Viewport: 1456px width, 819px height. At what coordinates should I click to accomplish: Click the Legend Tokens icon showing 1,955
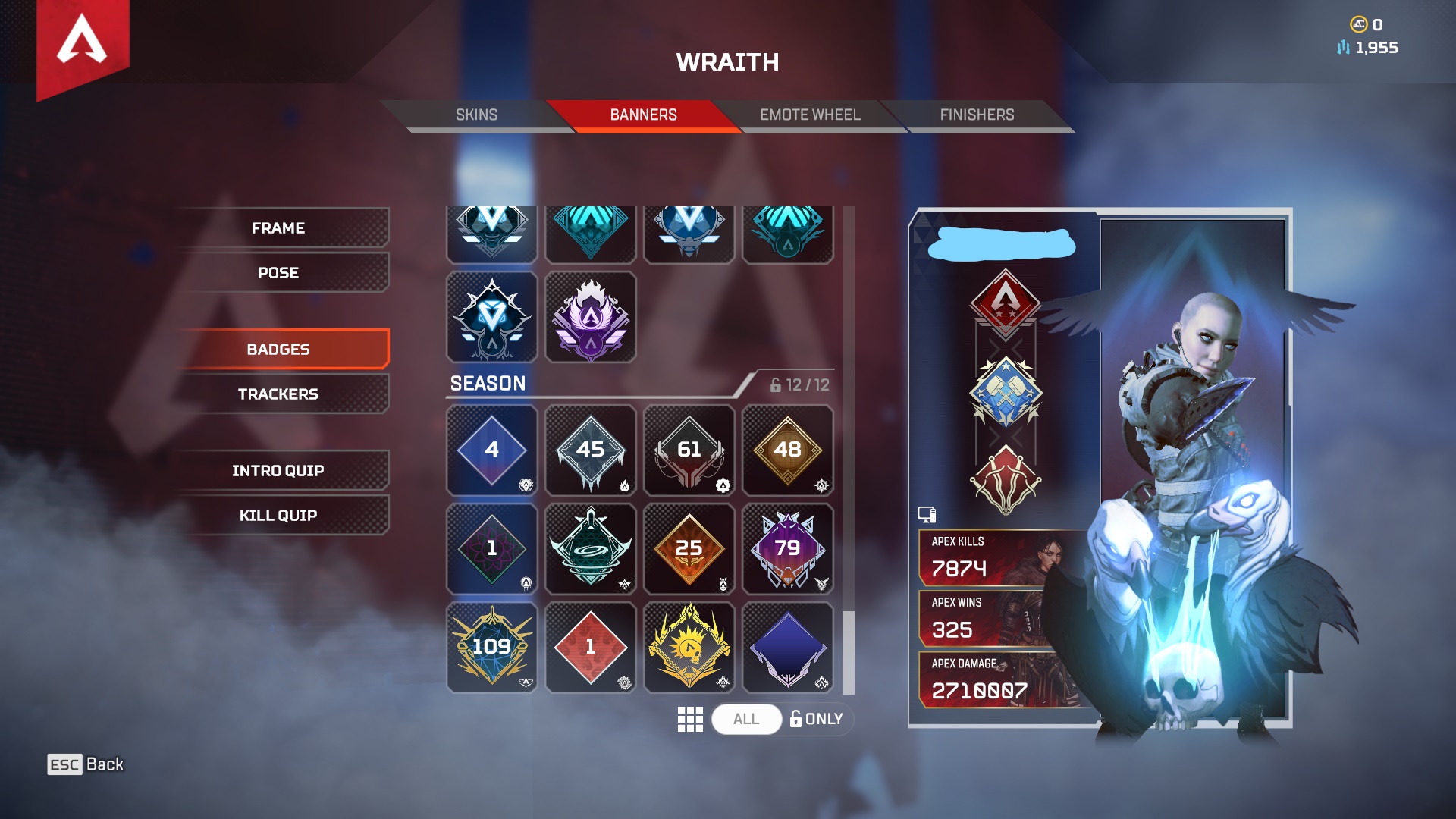tap(1344, 46)
